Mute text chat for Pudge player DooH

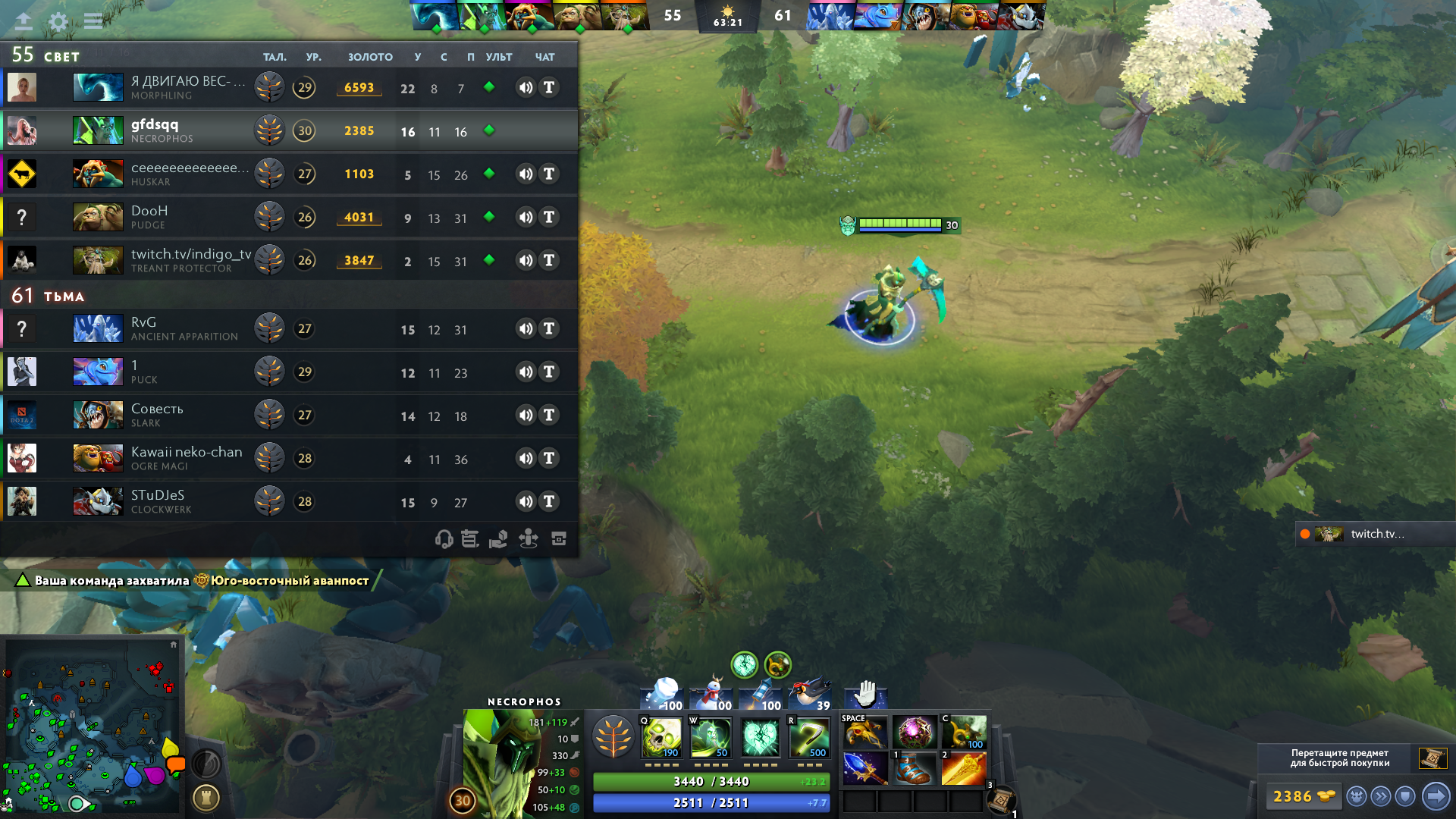click(549, 218)
